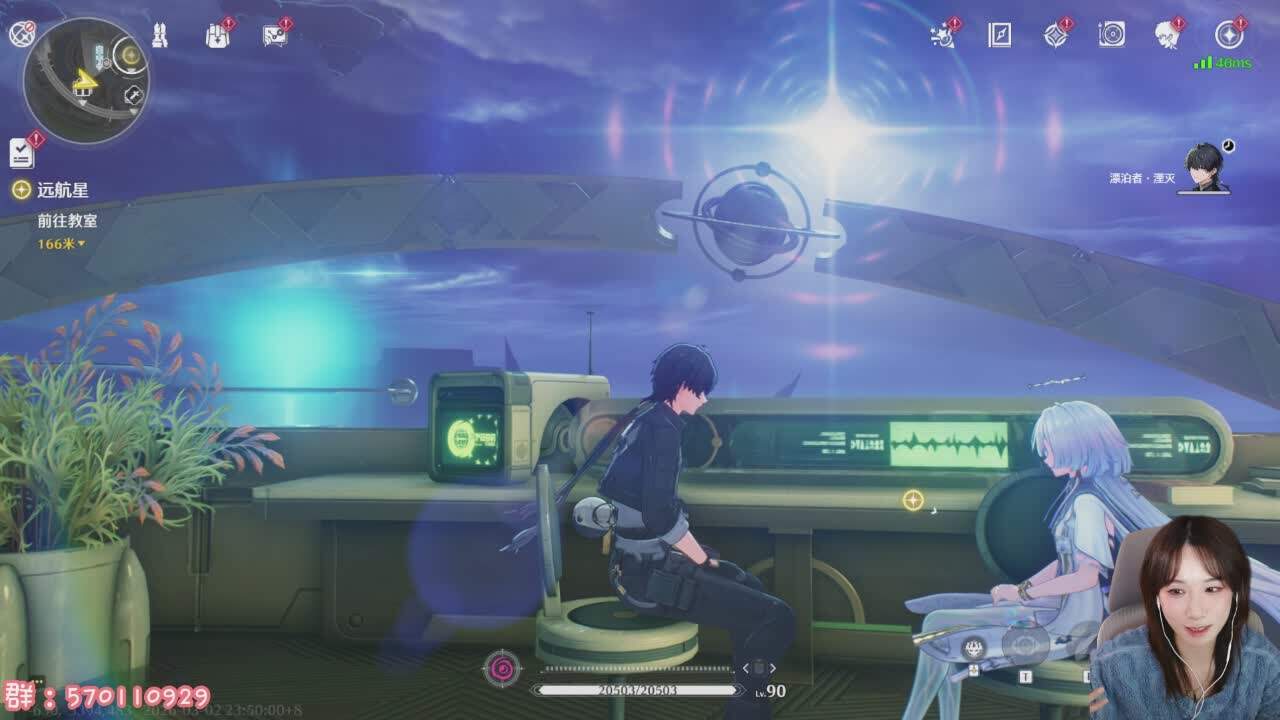Open the sparkle events icon
1280x720 pixels.
(942, 35)
